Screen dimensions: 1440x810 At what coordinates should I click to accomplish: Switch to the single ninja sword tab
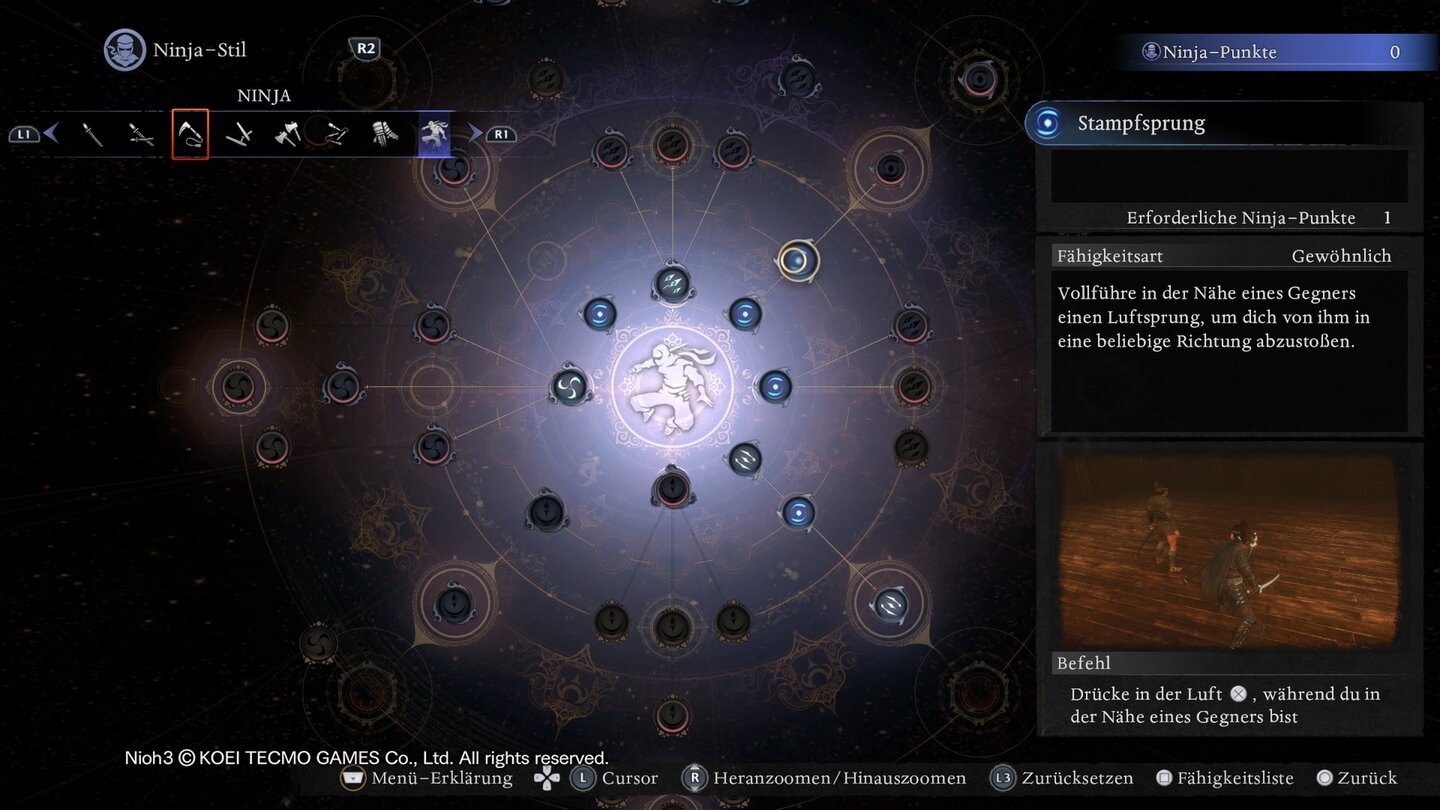coord(93,134)
